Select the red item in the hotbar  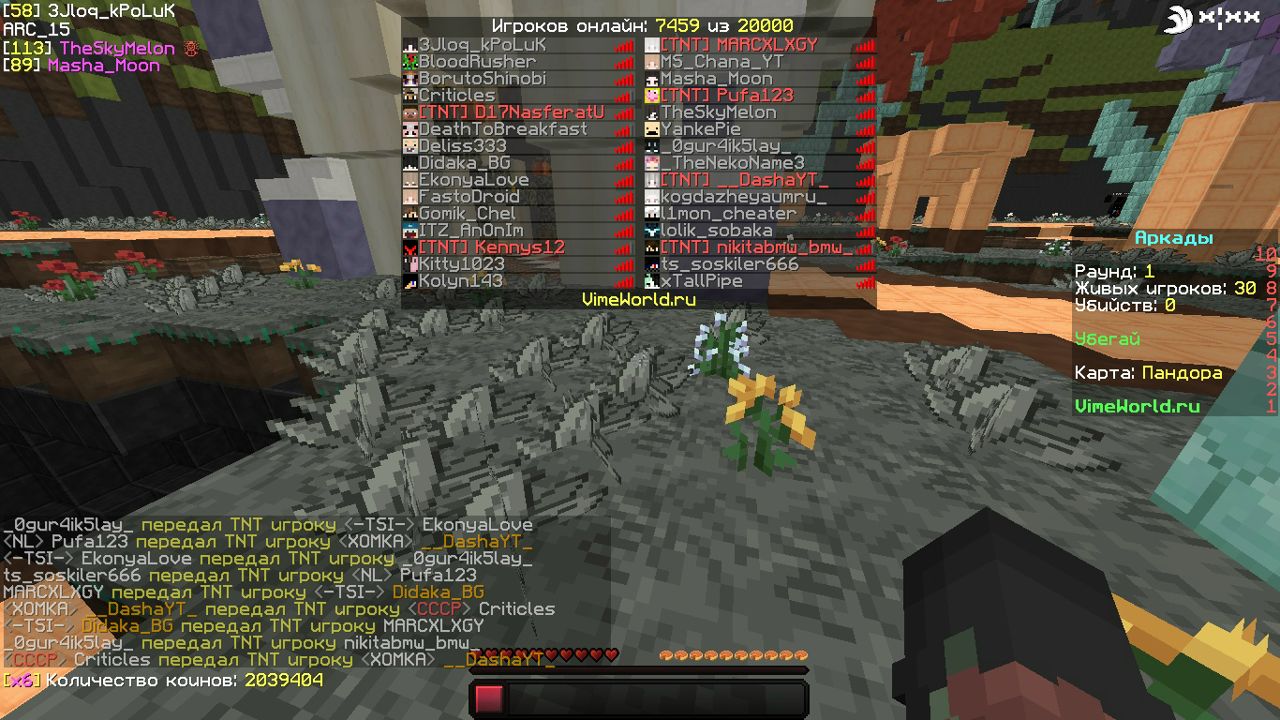tap(489, 700)
